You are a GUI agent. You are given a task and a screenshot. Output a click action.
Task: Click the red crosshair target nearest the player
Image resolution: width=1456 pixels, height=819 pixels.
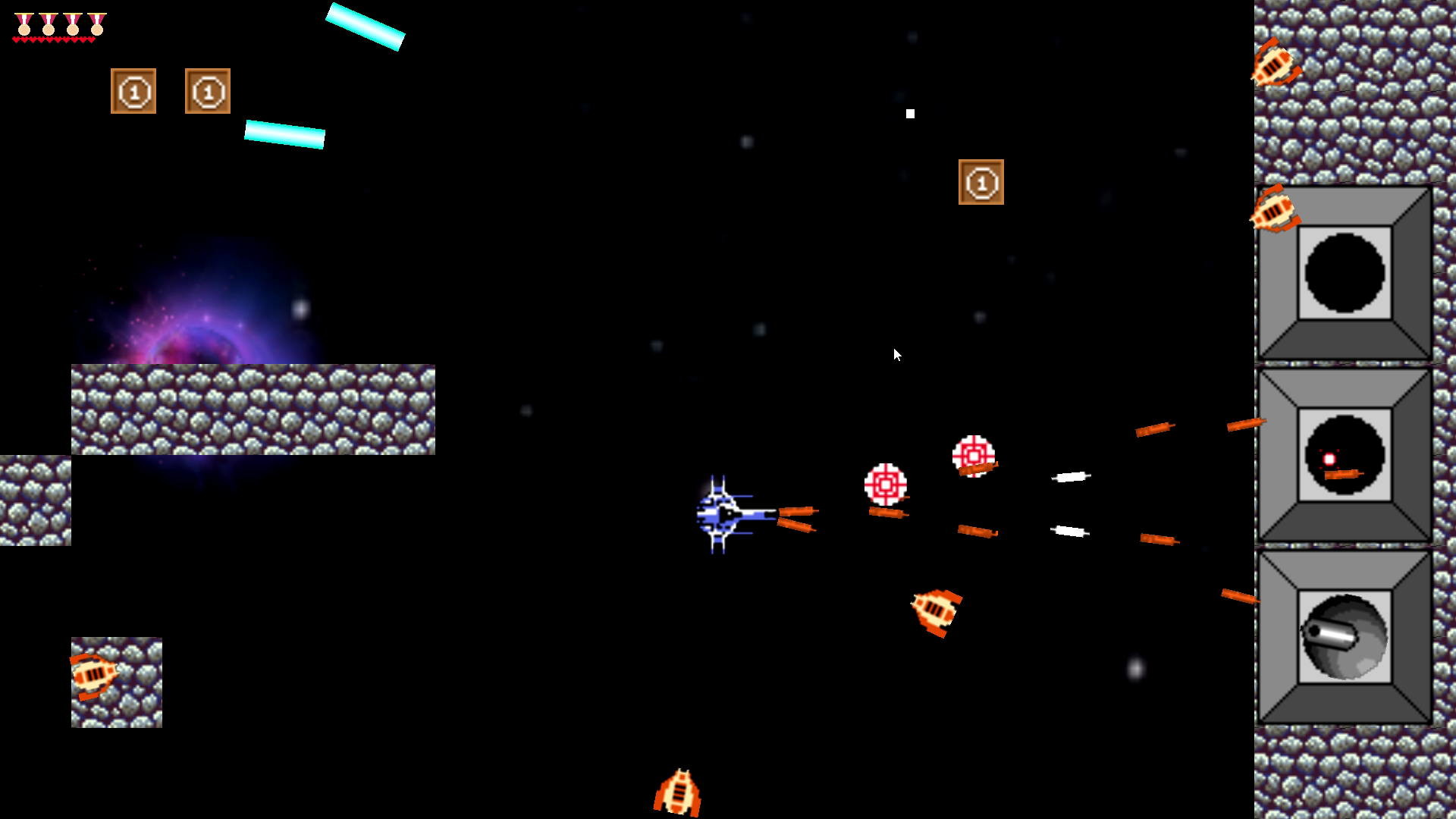tap(887, 482)
